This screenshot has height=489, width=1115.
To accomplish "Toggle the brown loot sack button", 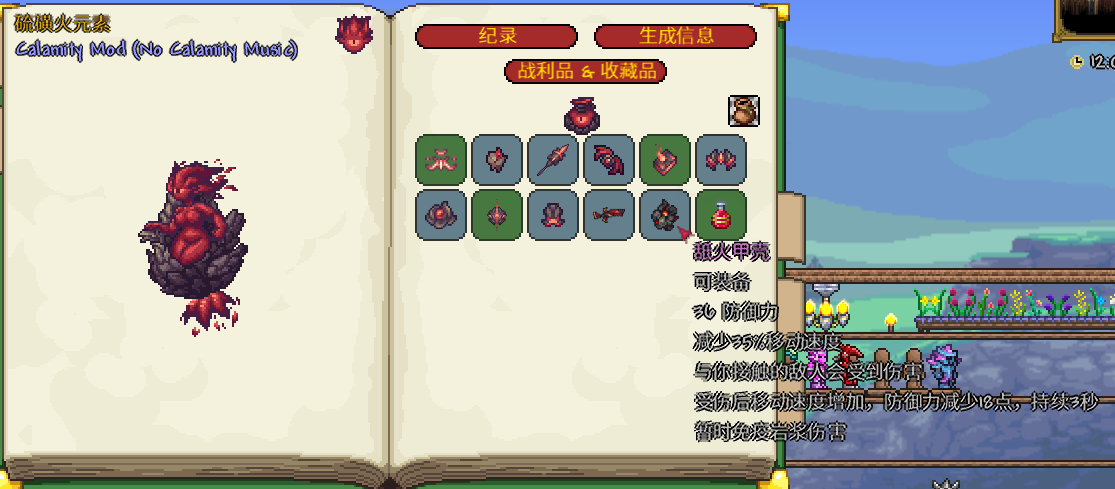I will point(743,111).
